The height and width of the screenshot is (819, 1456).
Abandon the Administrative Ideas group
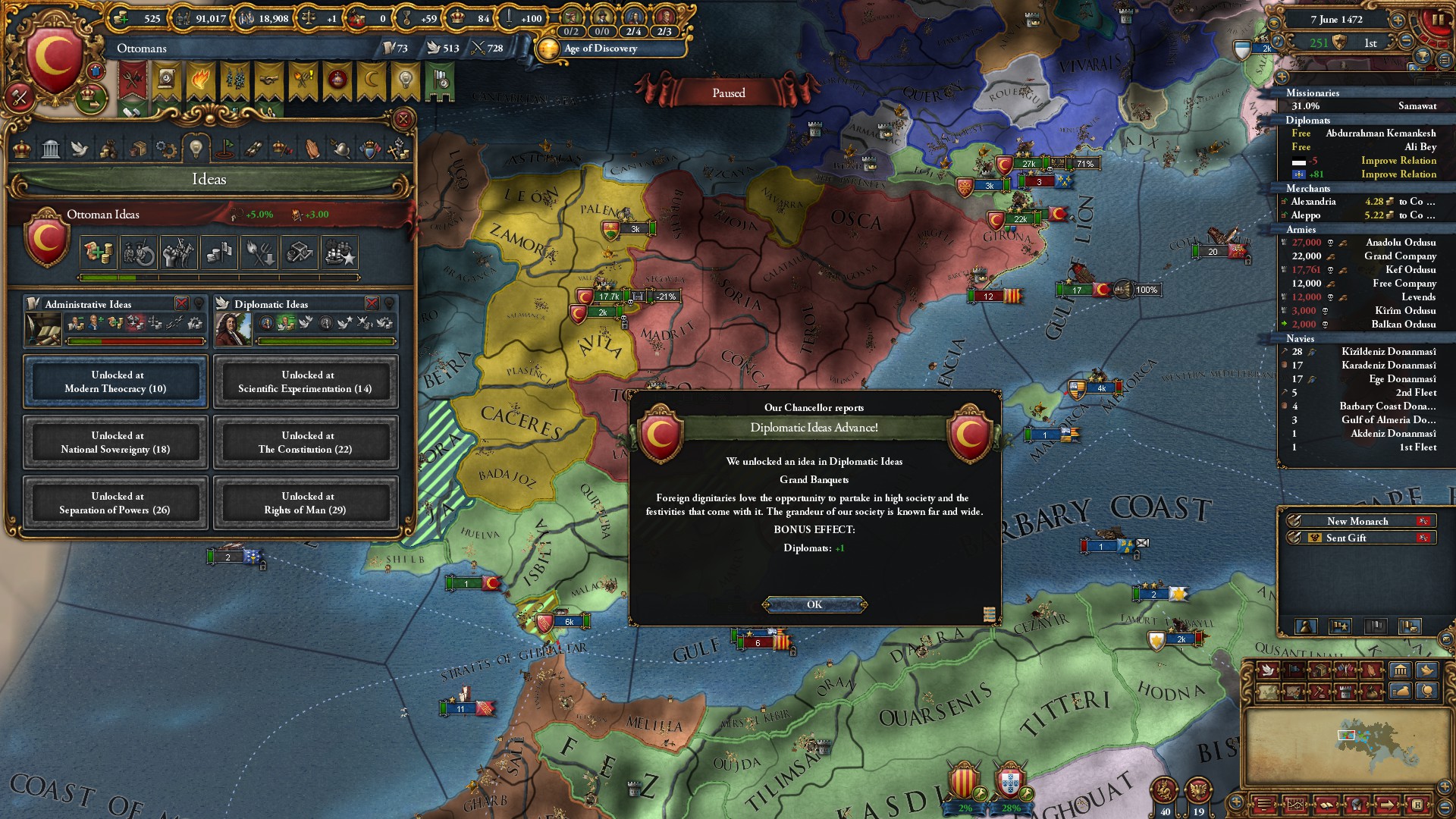[181, 303]
